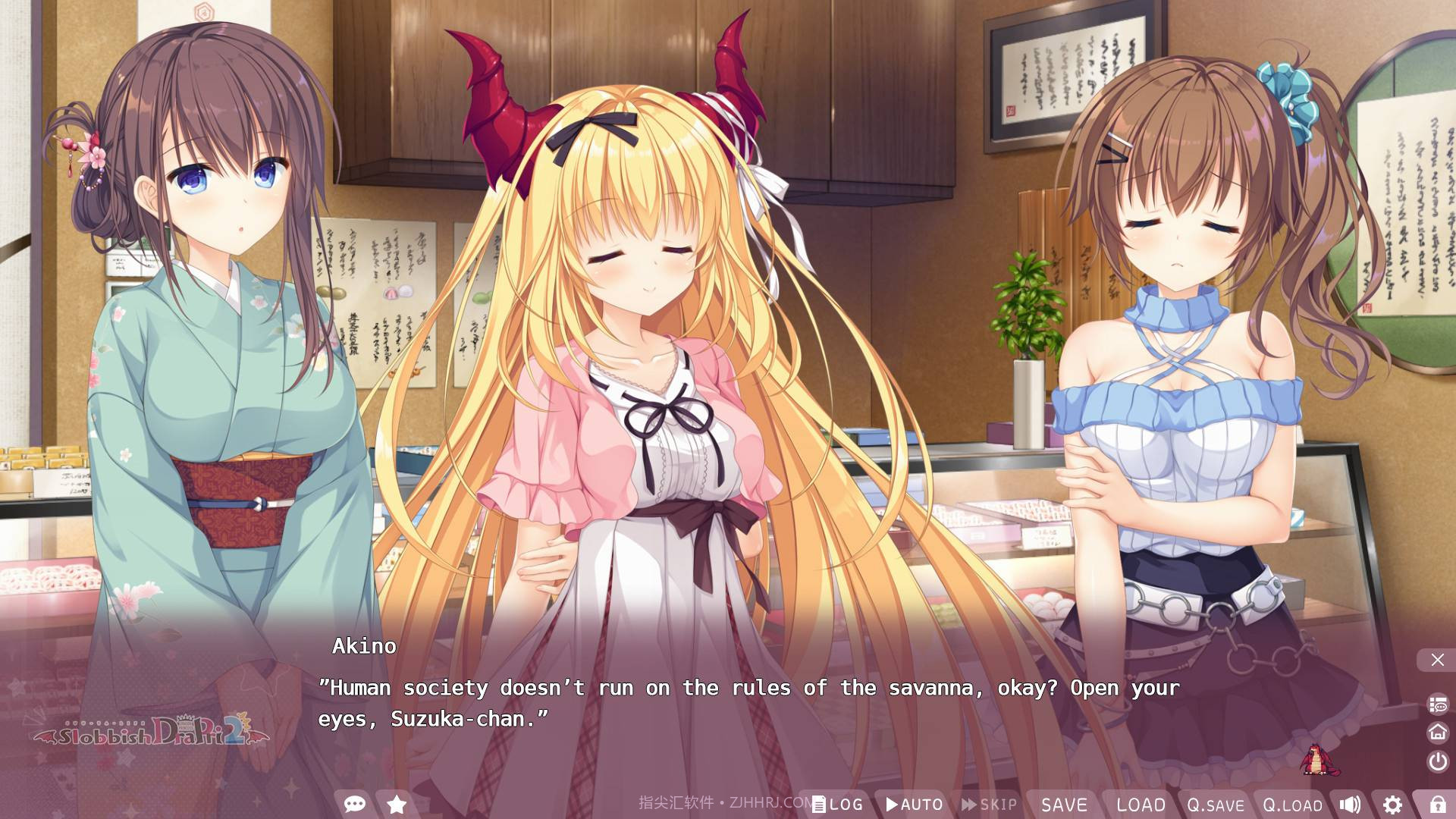
Task: Toggle the padlock icon
Action: click(x=1437, y=805)
